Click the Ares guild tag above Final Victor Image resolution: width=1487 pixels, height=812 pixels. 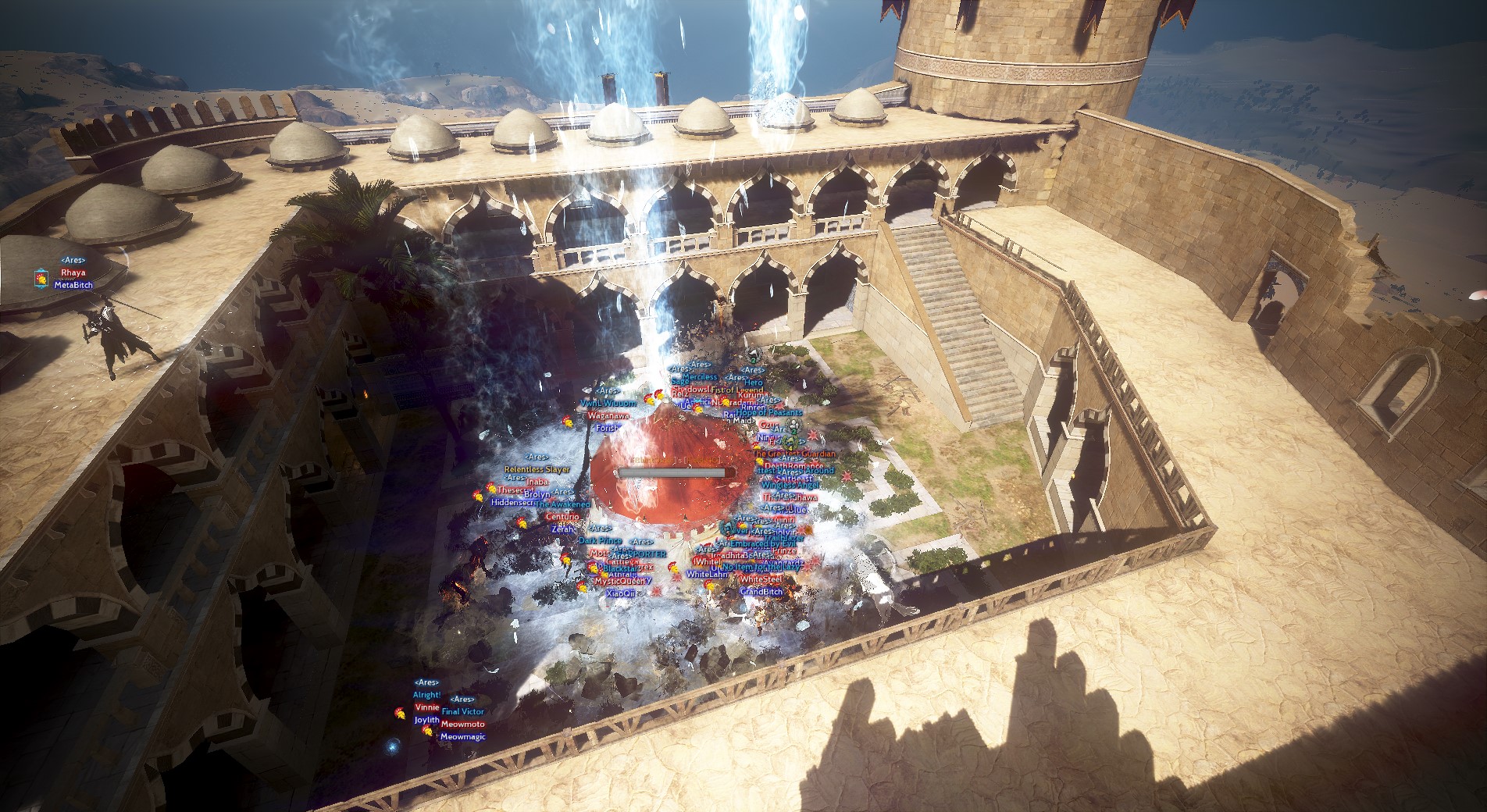click(x=462, y=700)
